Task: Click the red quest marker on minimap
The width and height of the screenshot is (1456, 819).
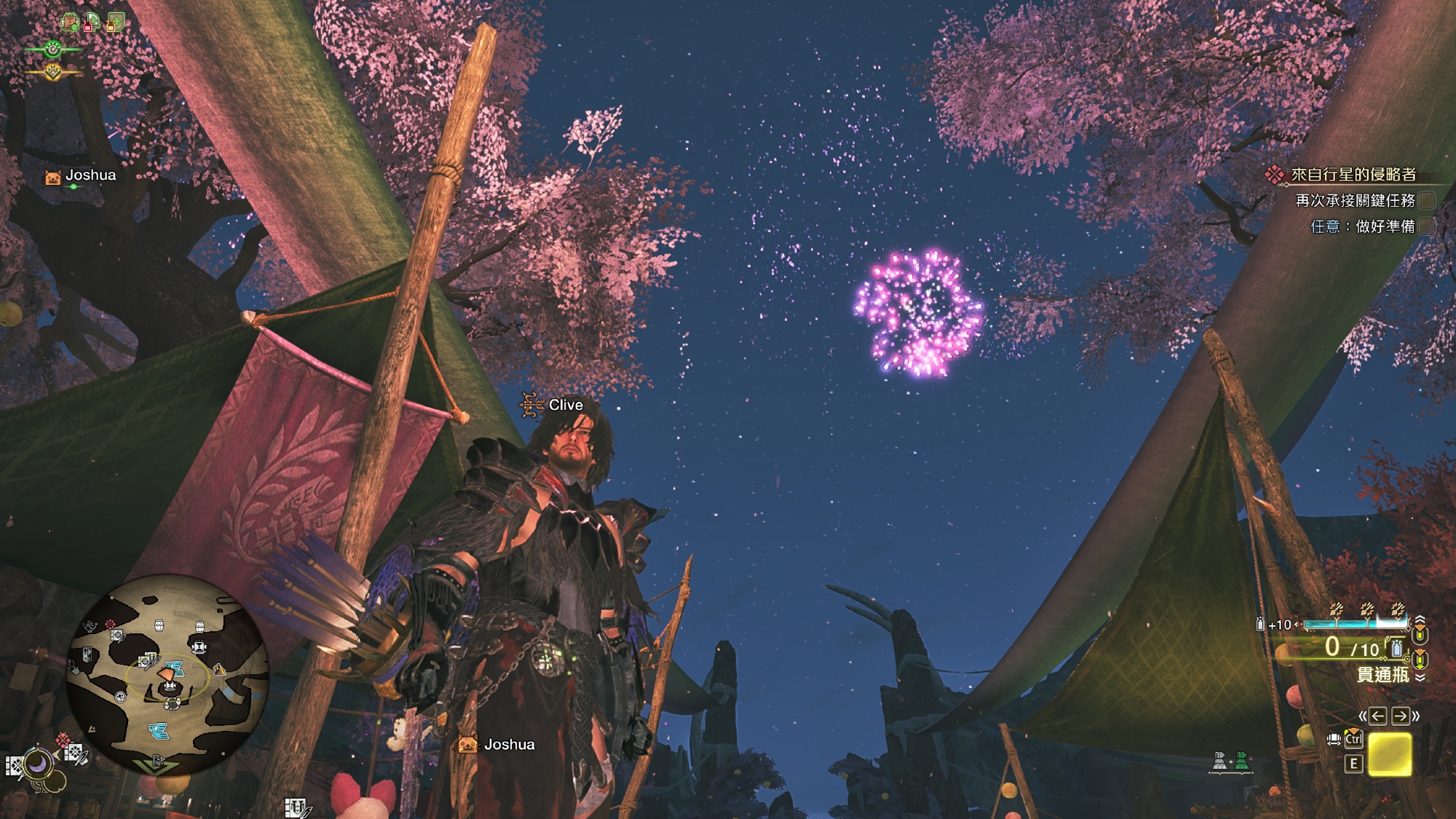Action: click(x=110, y=625)
